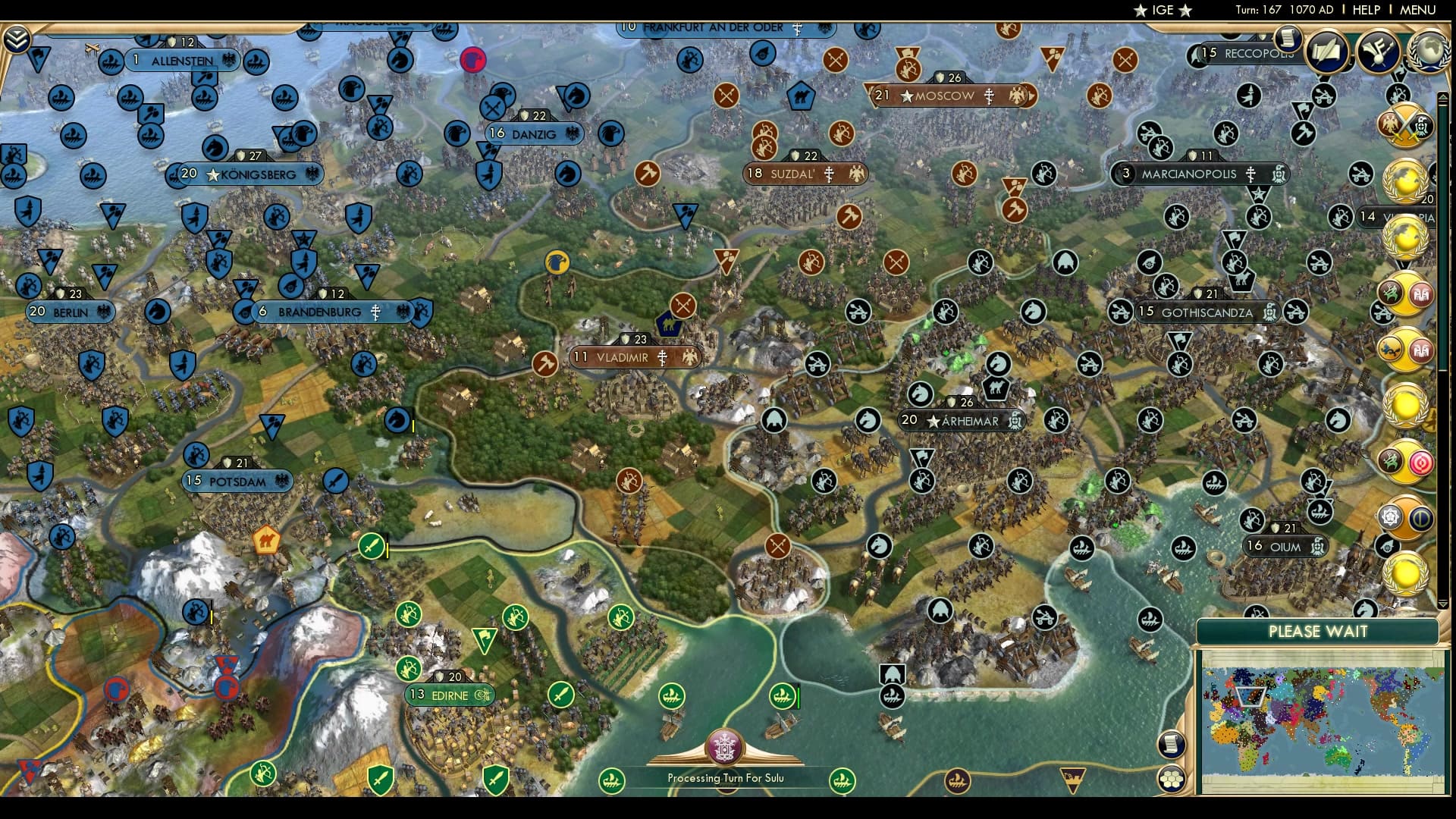The width and height of the screenshot is (1456, 819).
Task: Open the horn-and-flag round button
Action: pyautogui.click(x=1378, y=52)
